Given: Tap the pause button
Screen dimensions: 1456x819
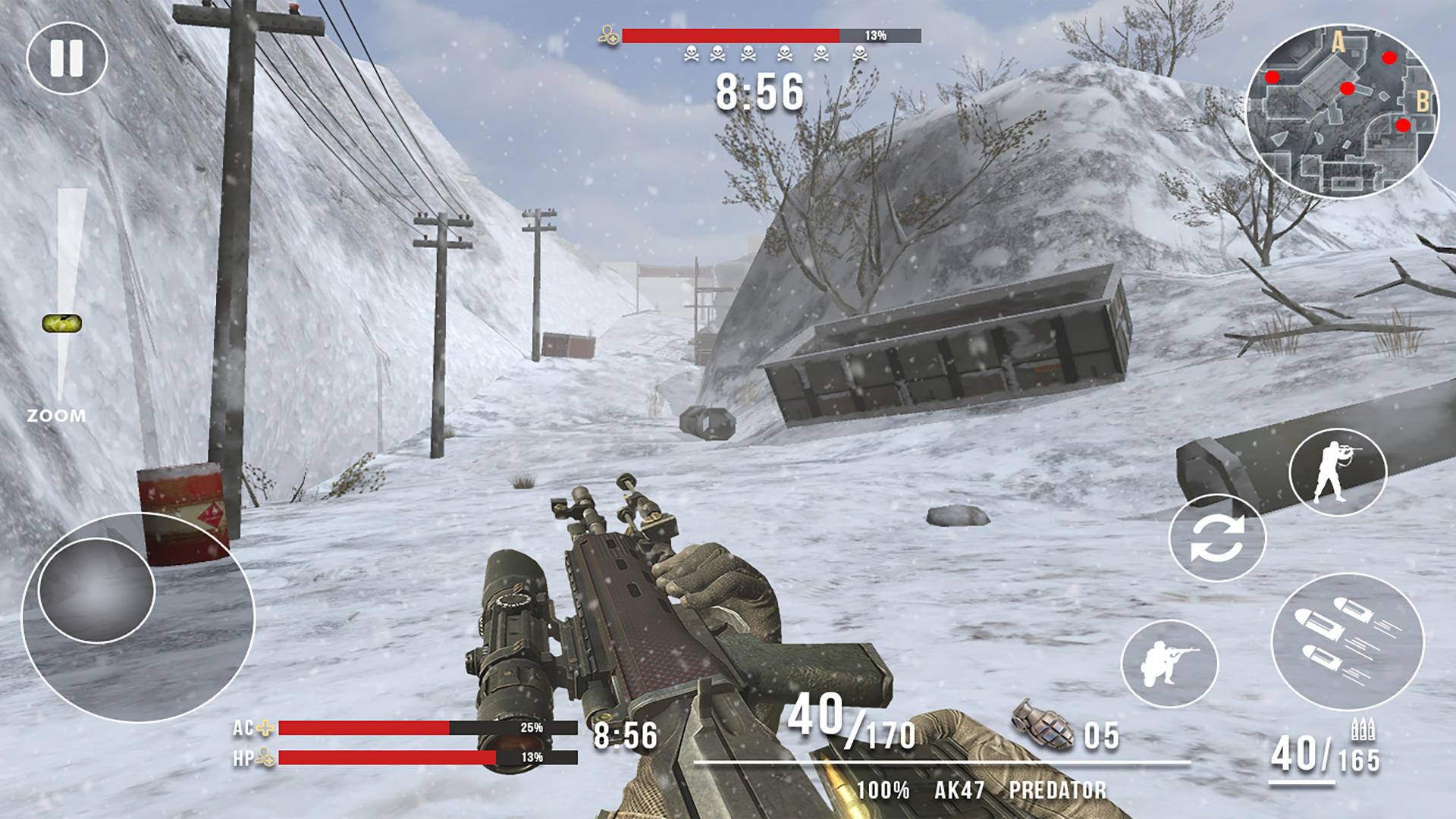Looking at the screenshot, I should 68,57.
